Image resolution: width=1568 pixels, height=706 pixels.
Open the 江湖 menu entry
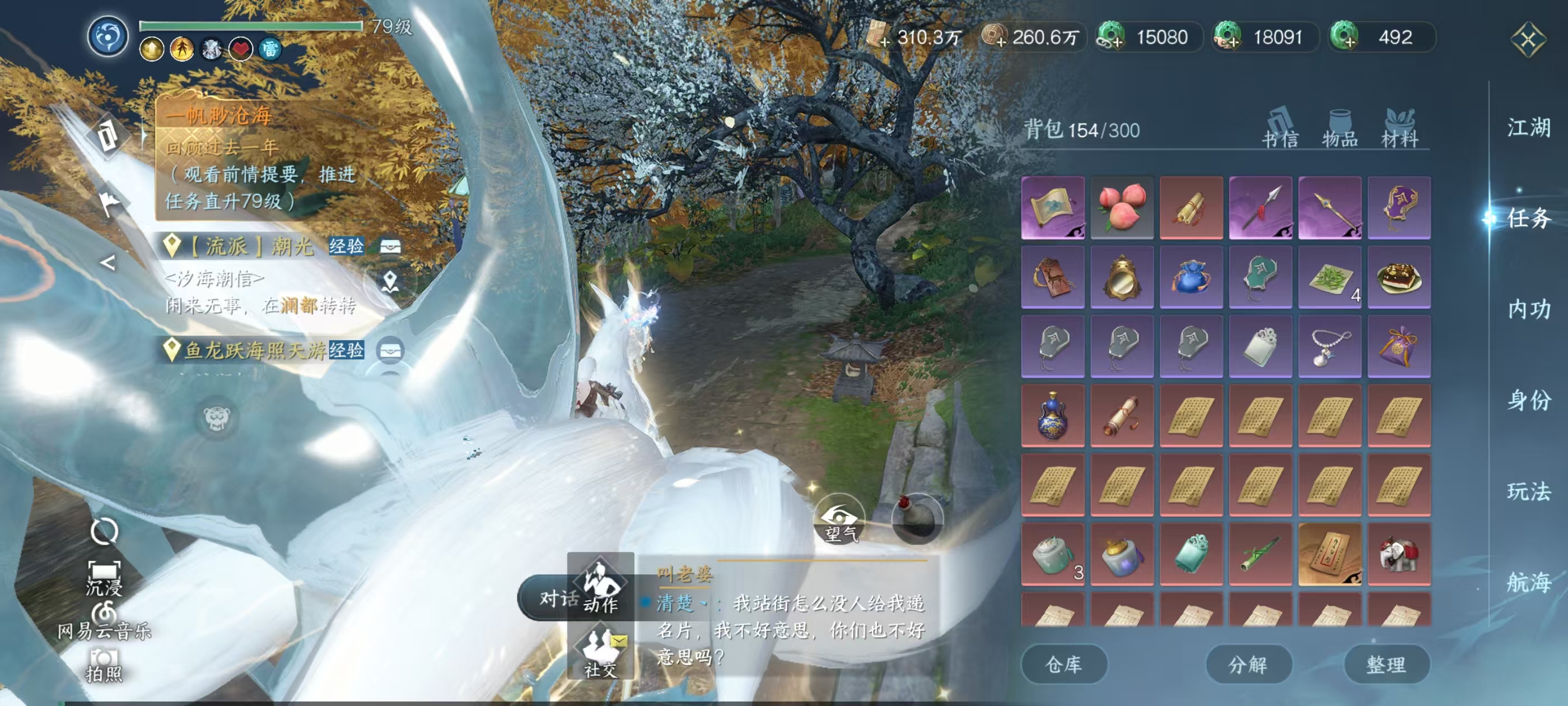pos(1528,128)
